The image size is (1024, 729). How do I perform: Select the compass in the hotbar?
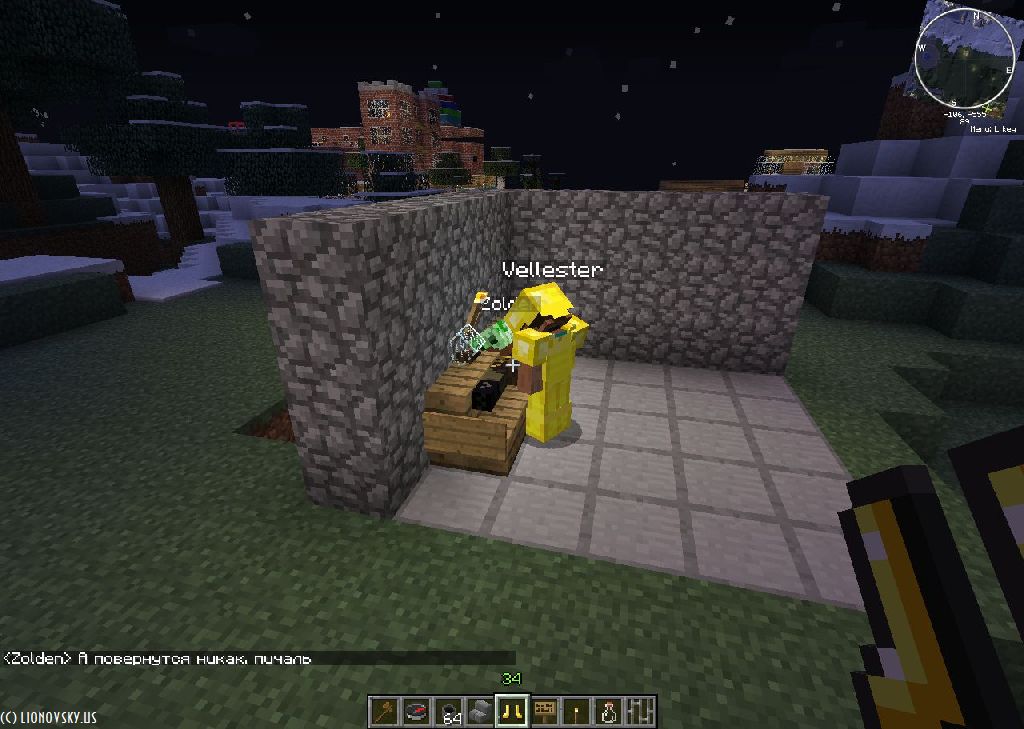[x=416, y=711]
